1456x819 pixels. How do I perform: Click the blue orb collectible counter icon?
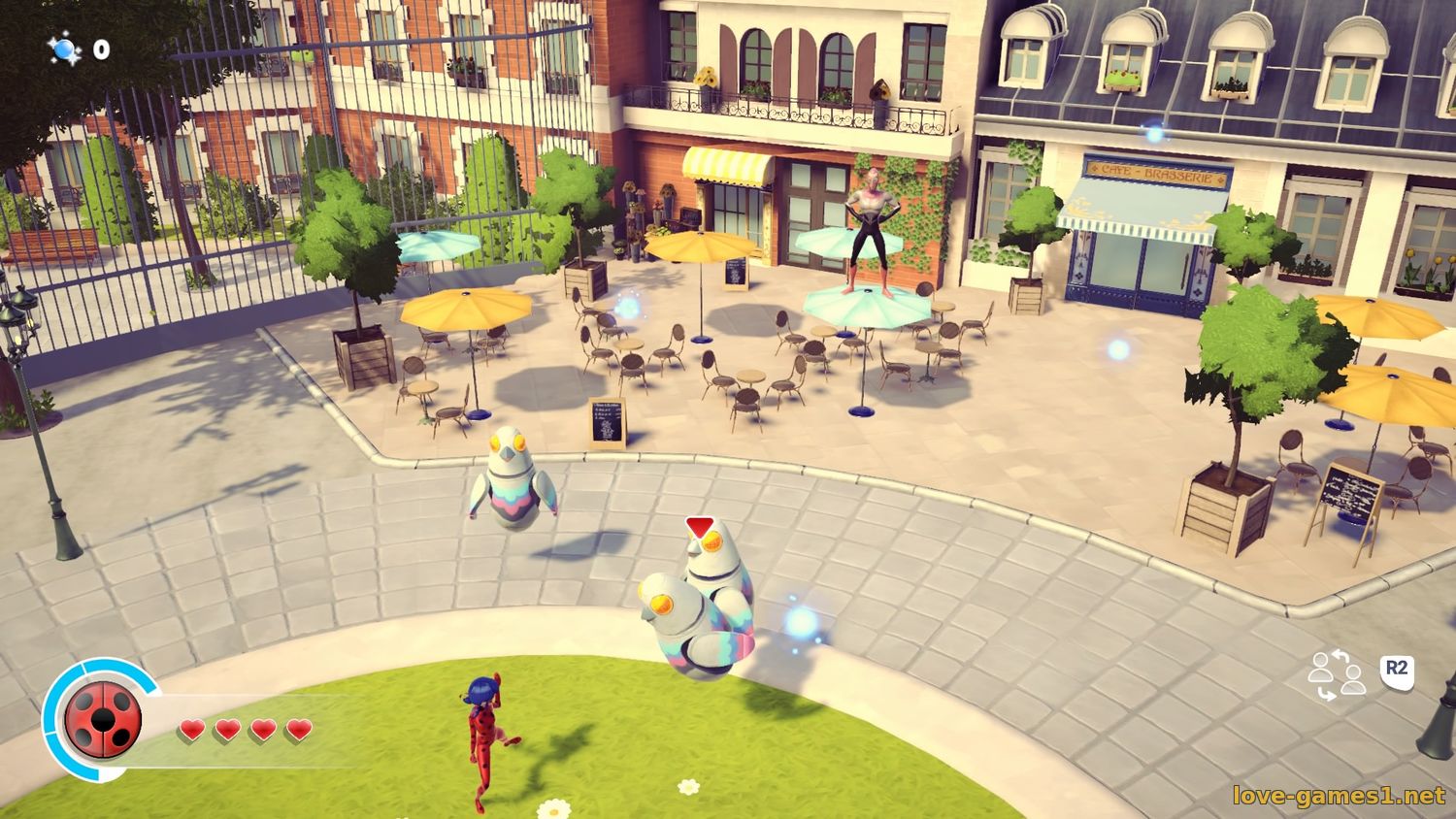point(66,49)
